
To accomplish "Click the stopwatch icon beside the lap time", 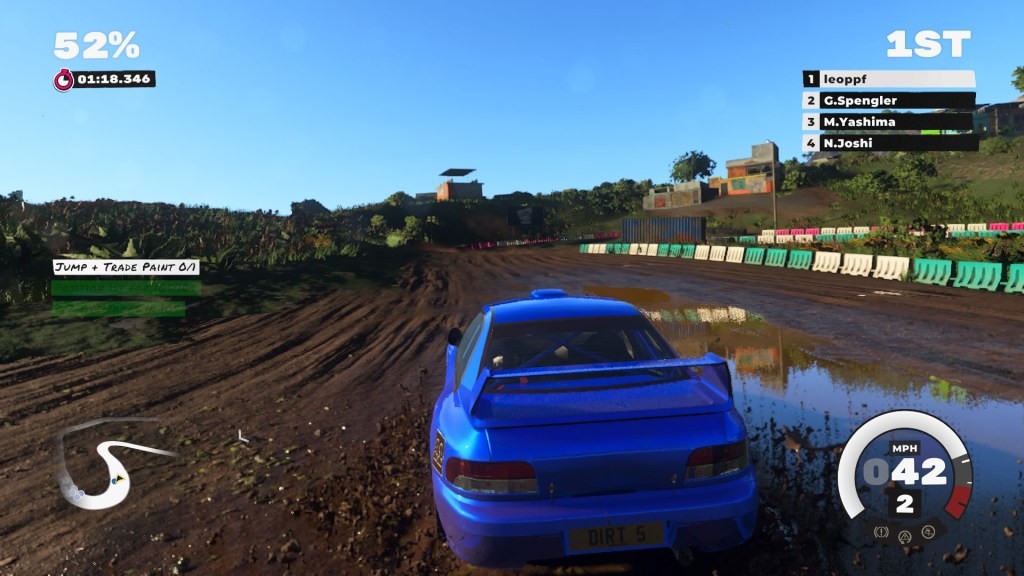I will pos(63,79).
